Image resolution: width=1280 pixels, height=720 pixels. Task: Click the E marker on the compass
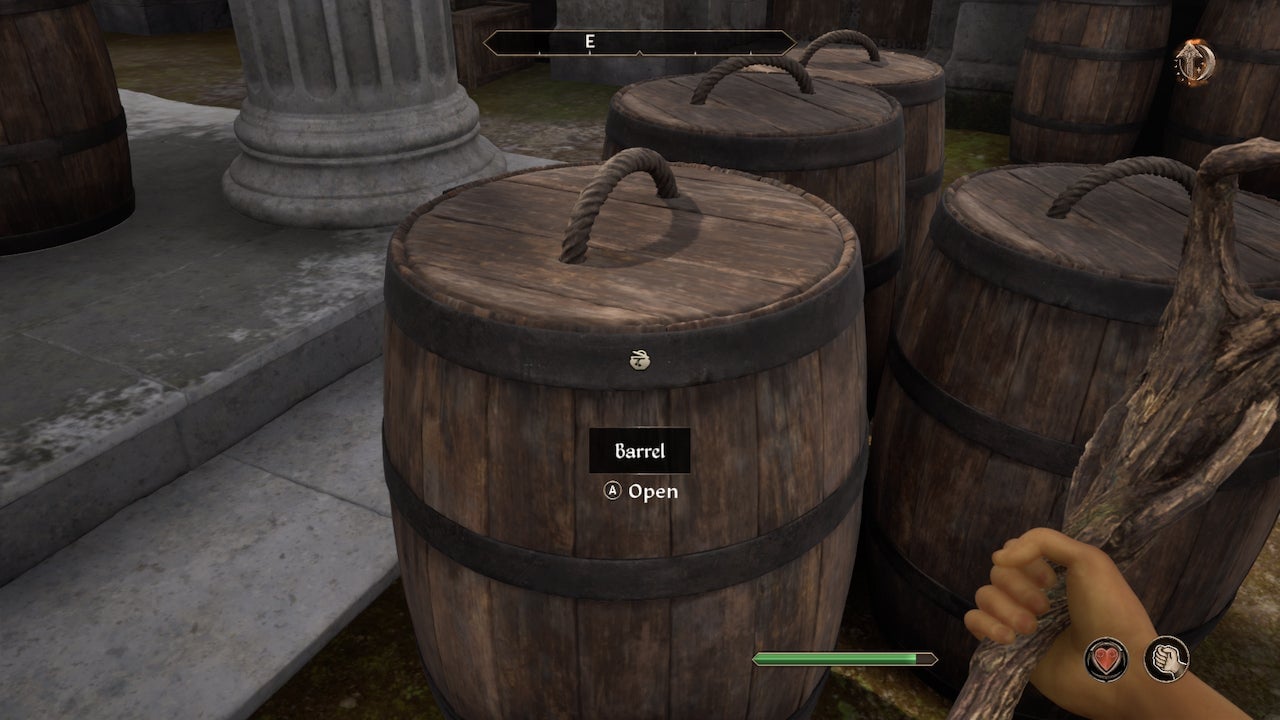590,42
